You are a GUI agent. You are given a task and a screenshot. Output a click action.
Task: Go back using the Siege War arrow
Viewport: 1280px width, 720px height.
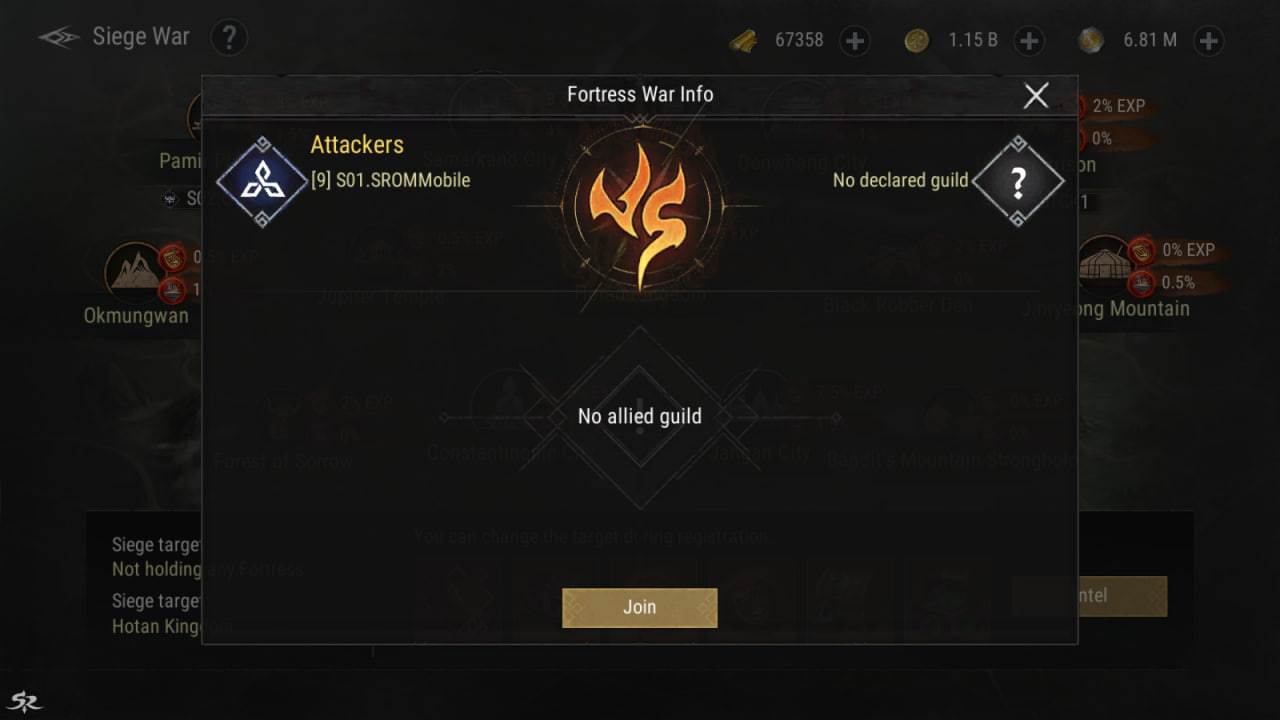(58, 38)
